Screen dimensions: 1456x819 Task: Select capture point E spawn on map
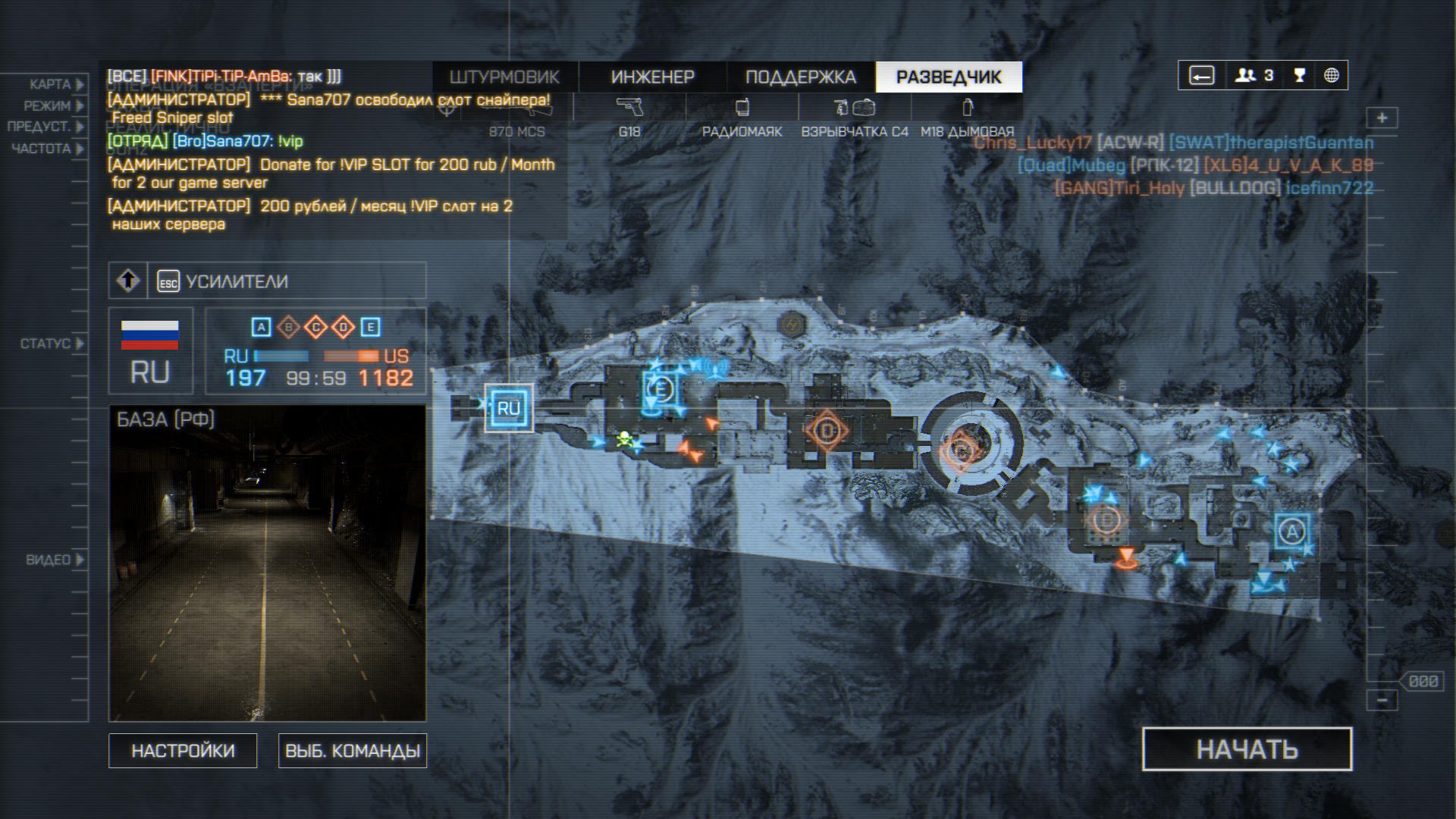pyautogui.click(x=661, y=390)
